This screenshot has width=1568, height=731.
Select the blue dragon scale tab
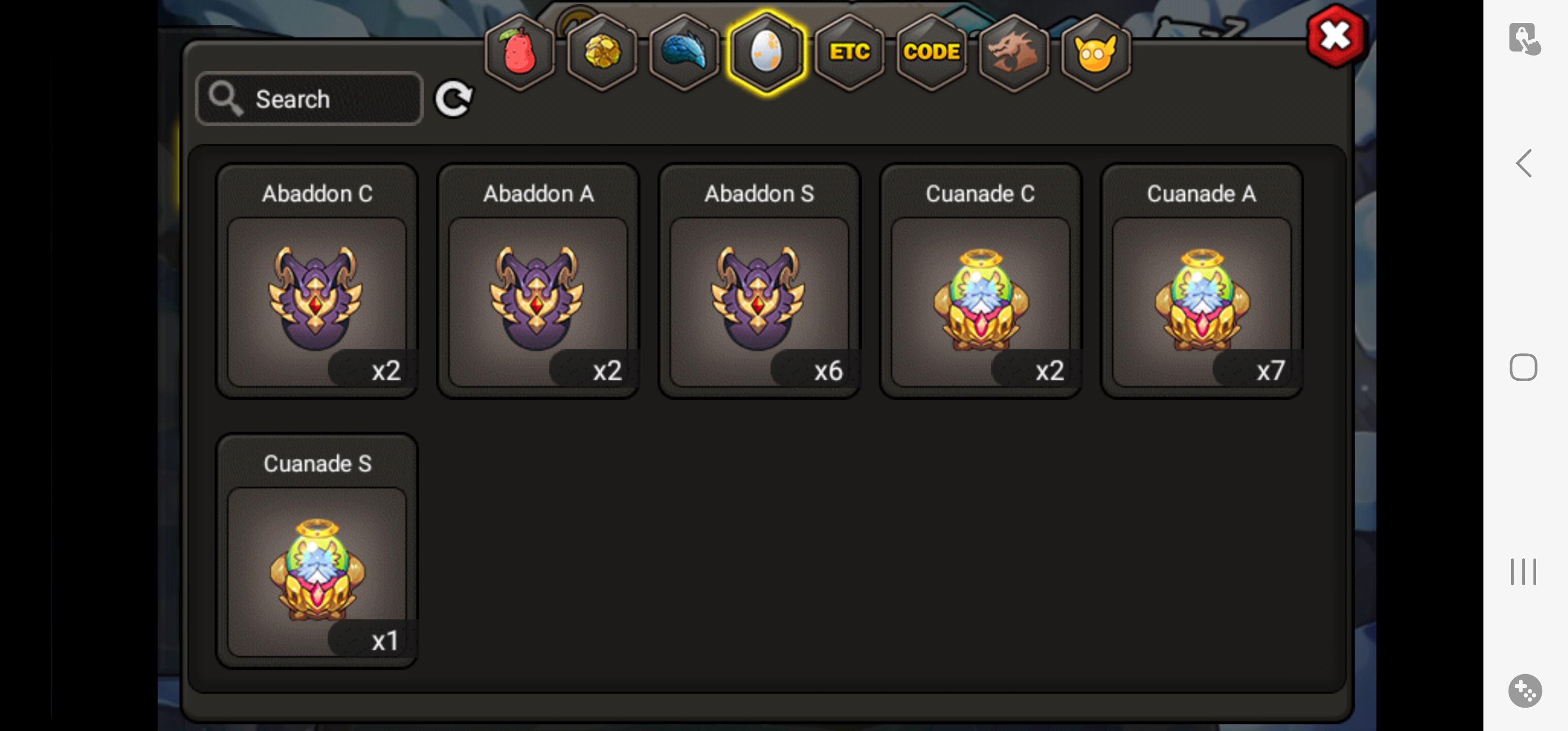click(683, 53)
